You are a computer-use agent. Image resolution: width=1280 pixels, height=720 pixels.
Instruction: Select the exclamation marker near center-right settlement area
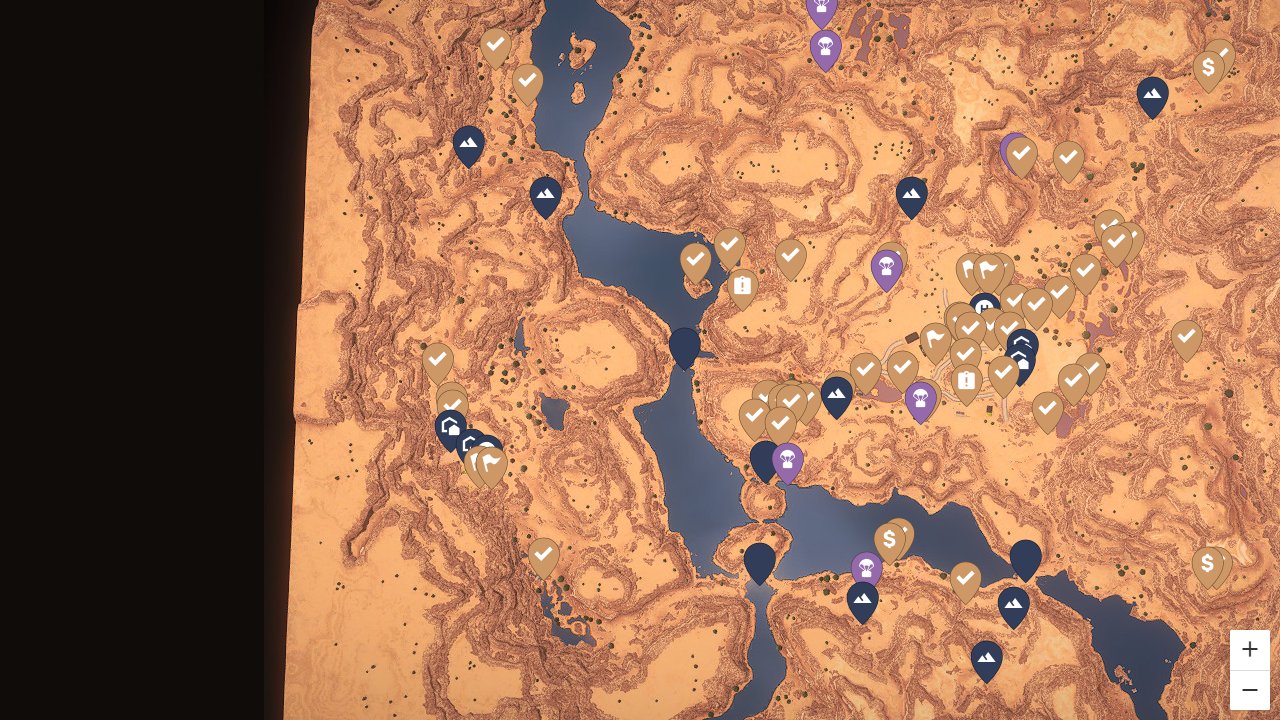pyautogui.click(x=966, y=379)
